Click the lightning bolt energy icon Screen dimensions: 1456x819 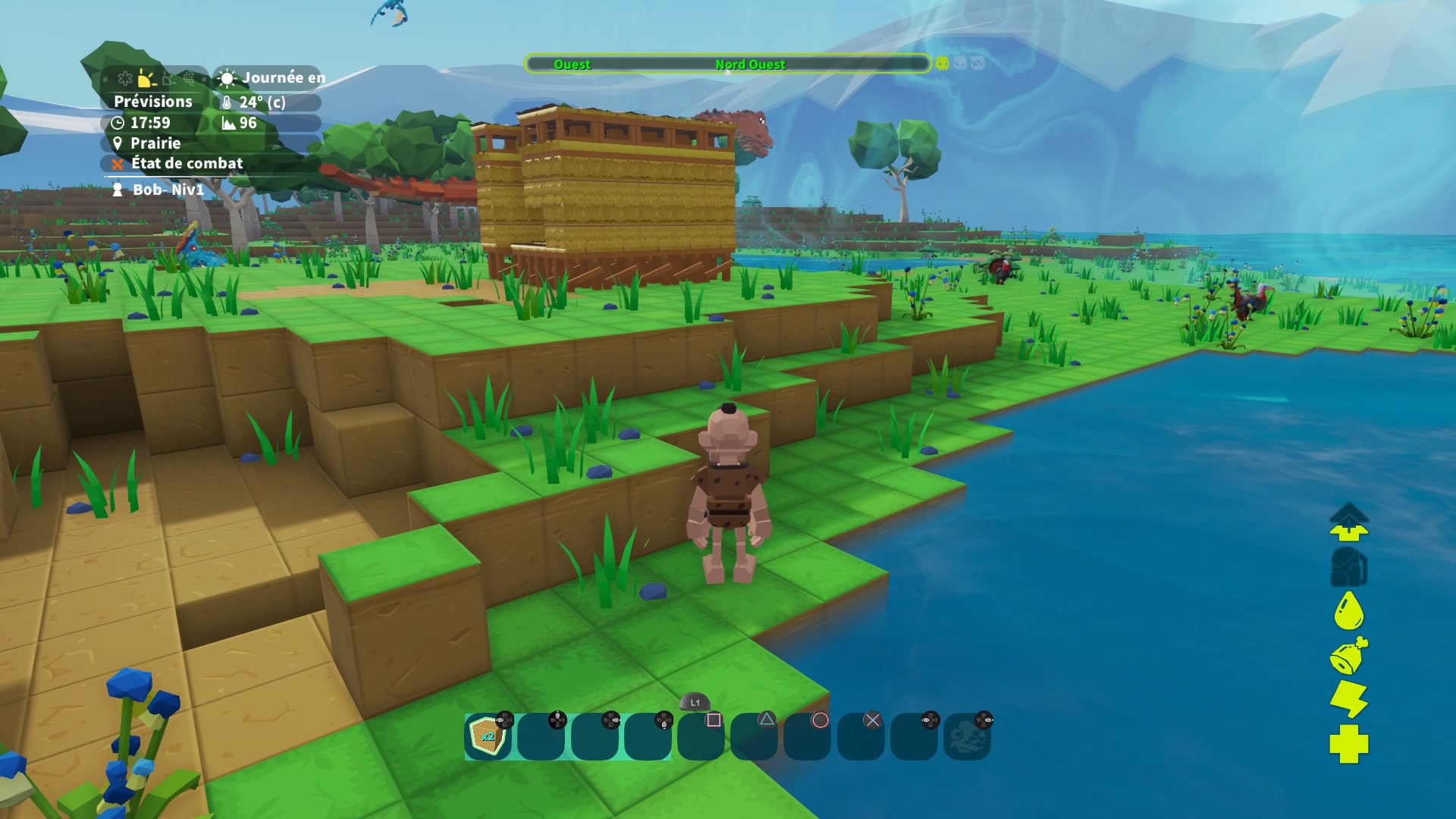coord(1348,698)
